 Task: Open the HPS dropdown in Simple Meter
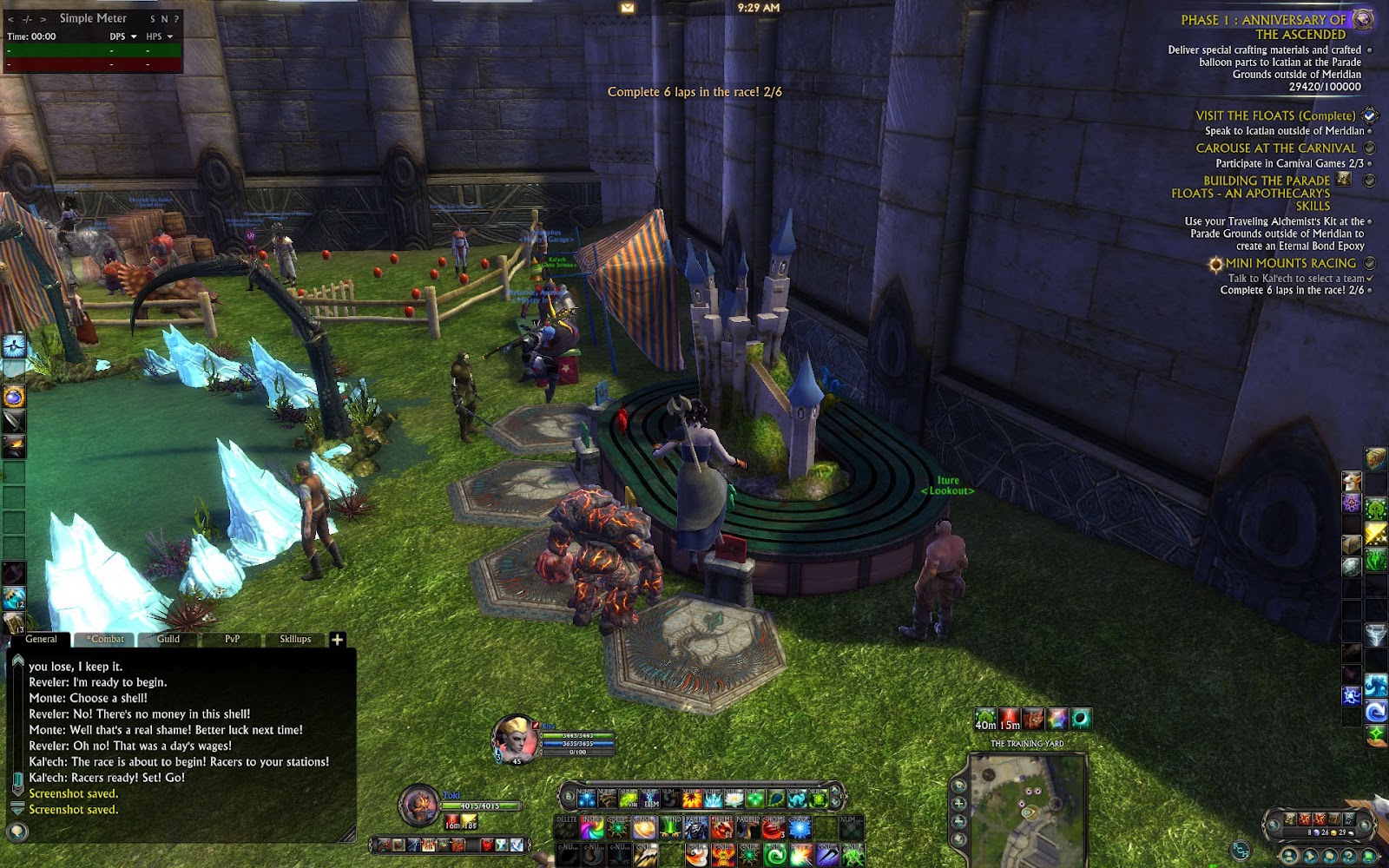pos(160,36)
